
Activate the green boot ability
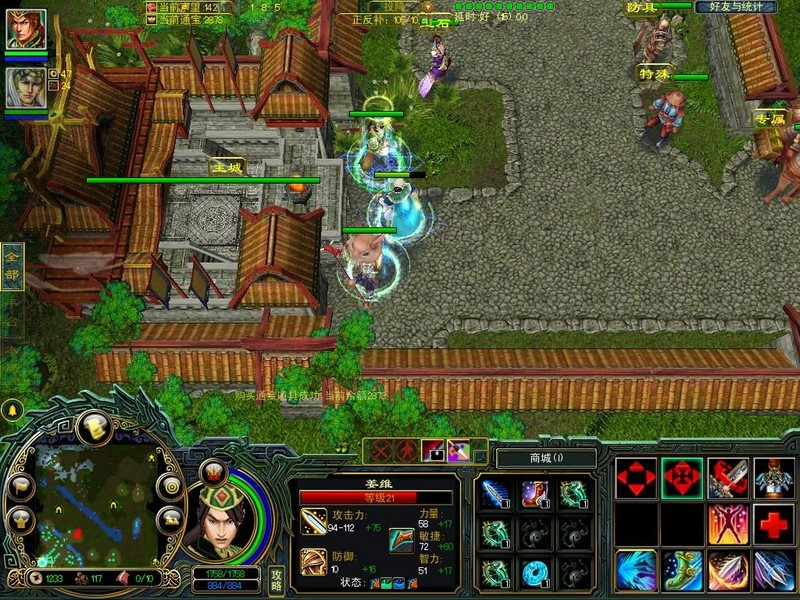tap(682, 570)
